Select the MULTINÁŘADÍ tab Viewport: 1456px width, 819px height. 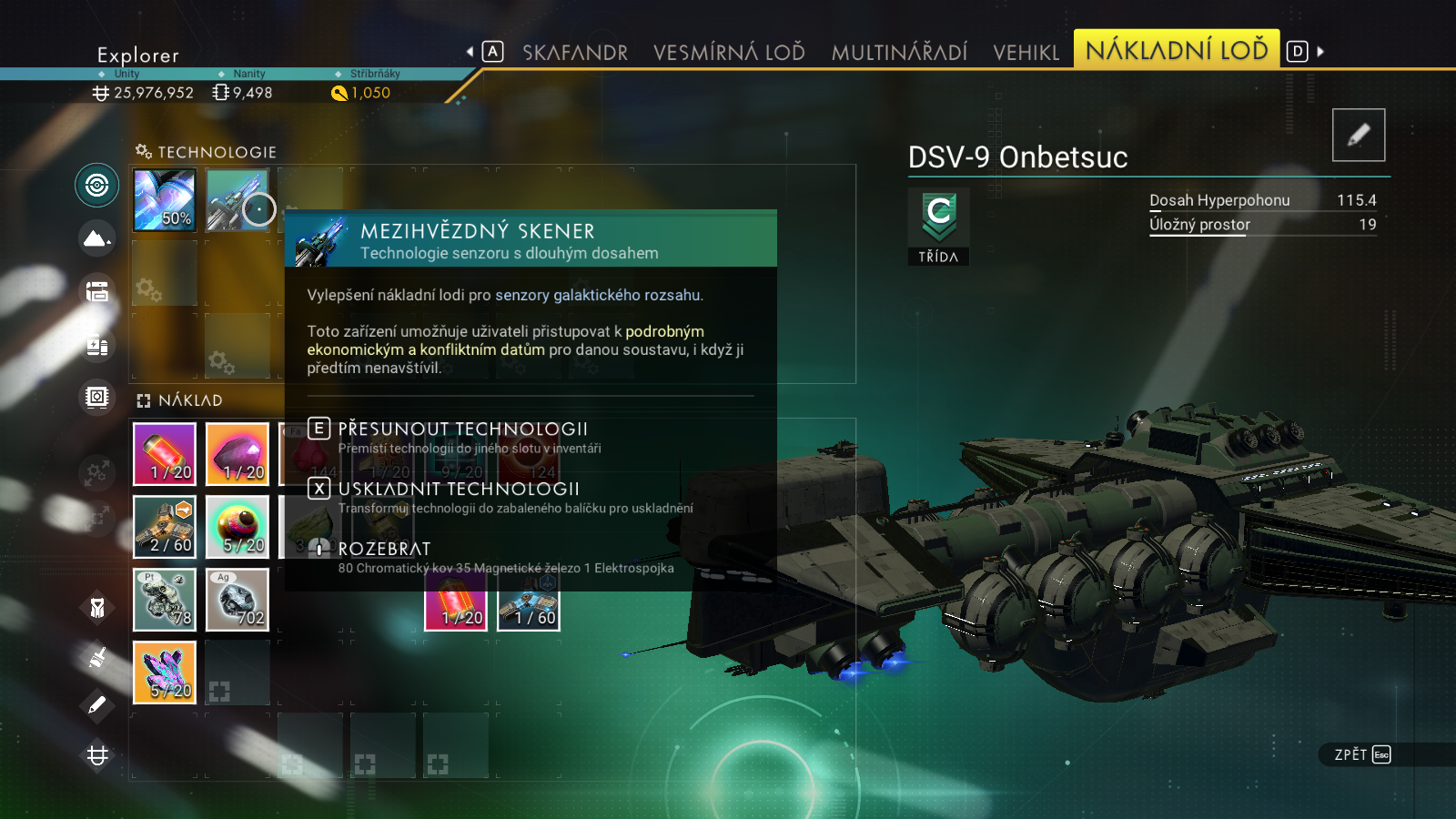899,52
